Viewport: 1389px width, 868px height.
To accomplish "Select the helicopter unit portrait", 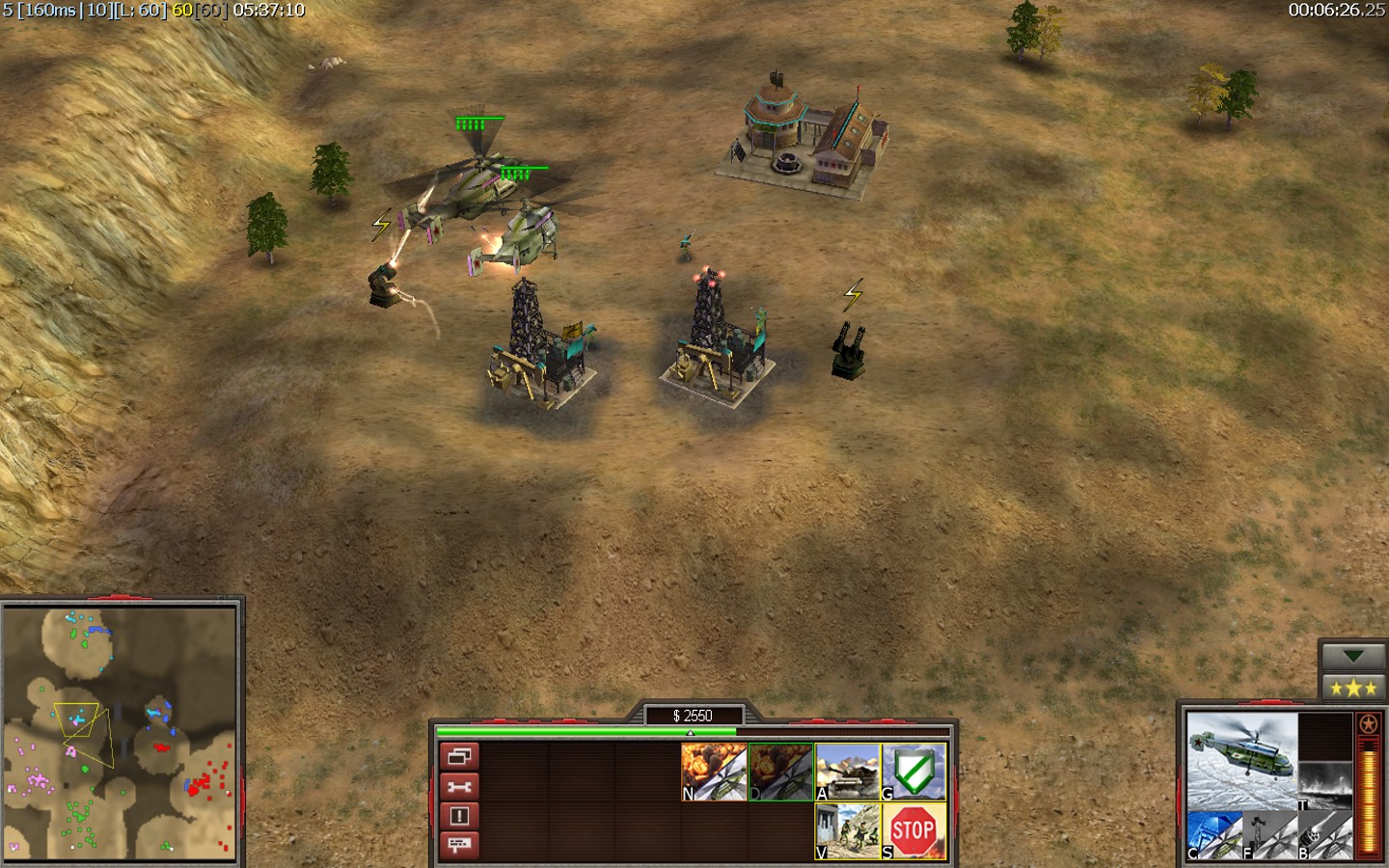I will point(1241,760).
